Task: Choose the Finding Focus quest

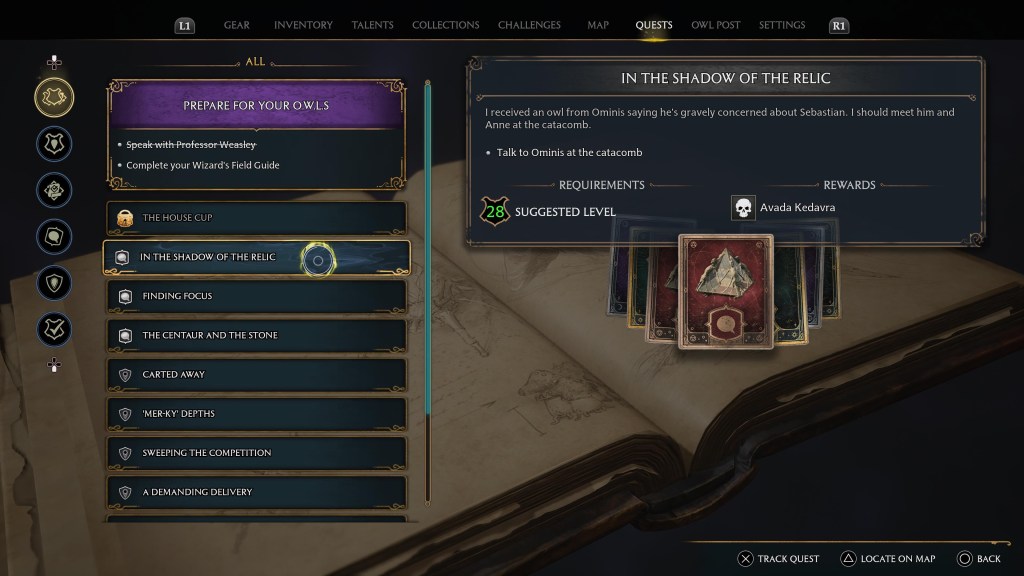Action: (x=256, y=296)
